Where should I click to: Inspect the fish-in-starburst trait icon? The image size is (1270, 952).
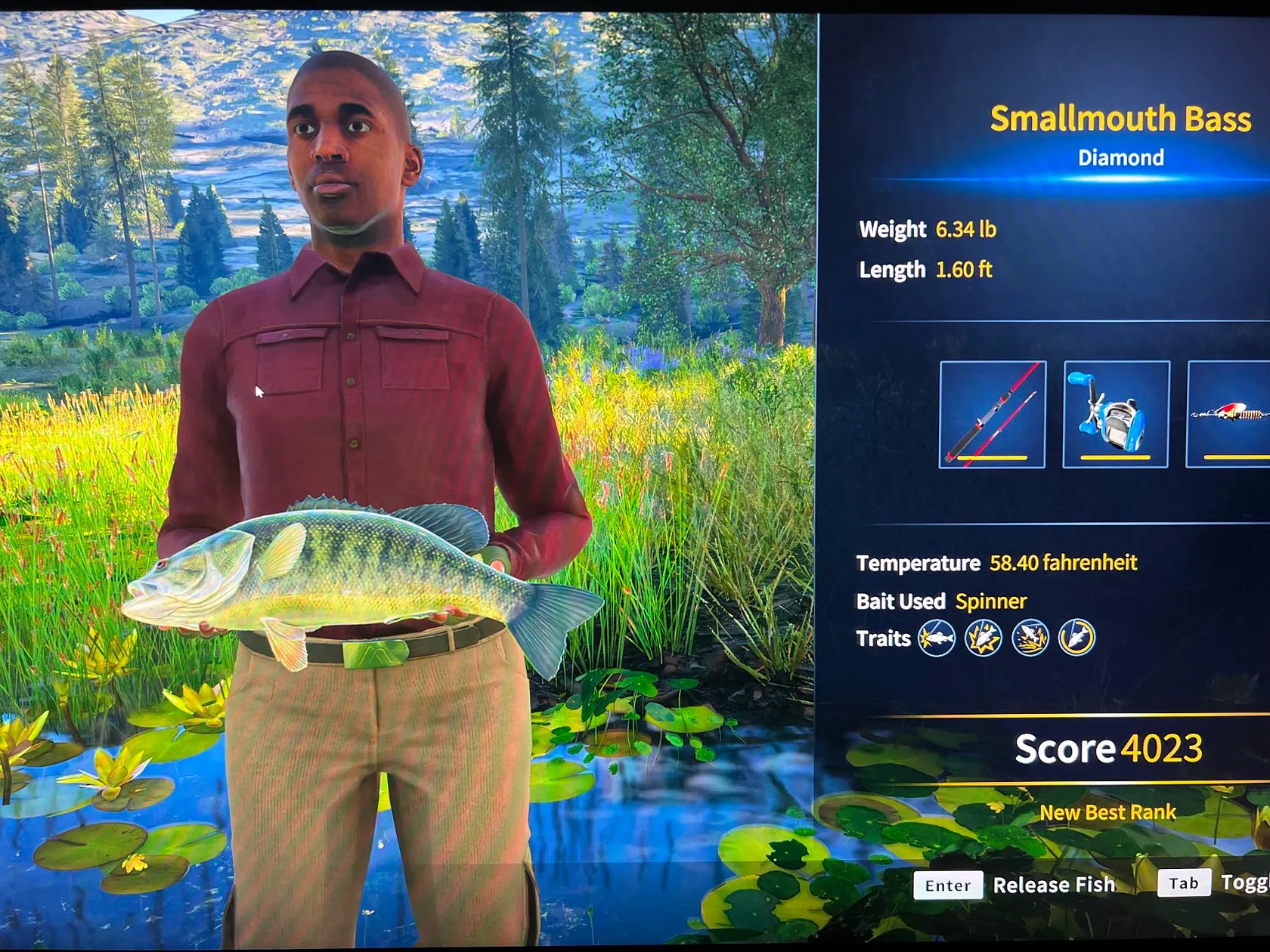(x=983, y=638)
